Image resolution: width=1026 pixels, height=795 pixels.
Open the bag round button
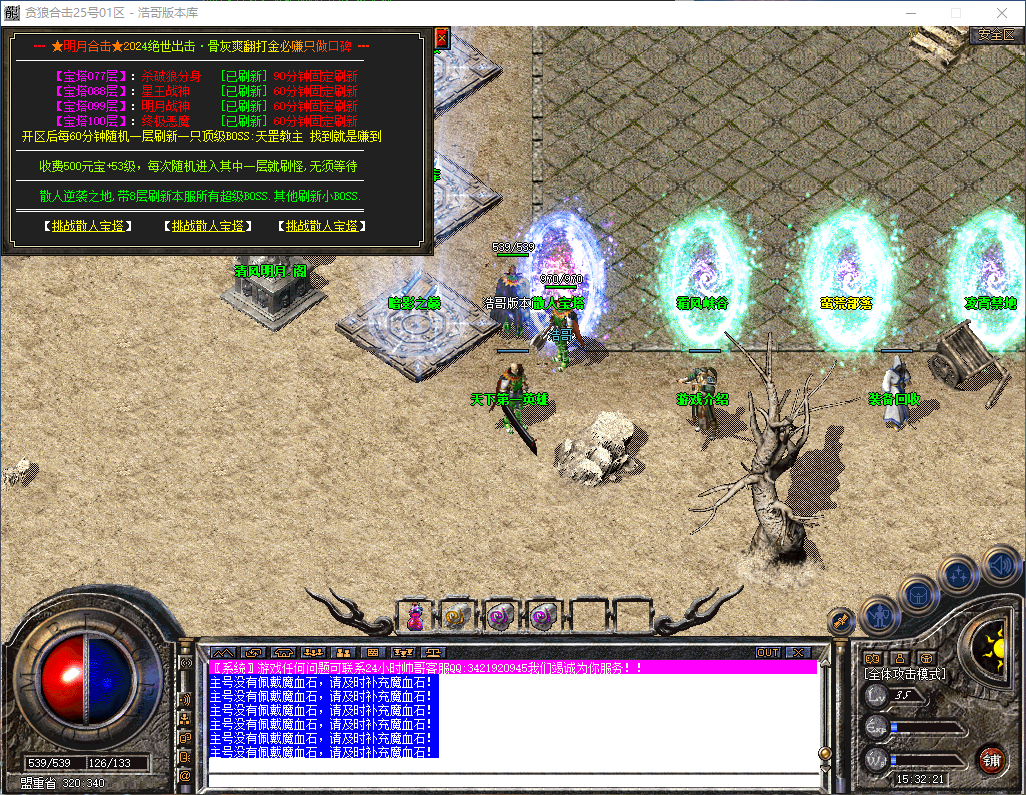(919, 593)
